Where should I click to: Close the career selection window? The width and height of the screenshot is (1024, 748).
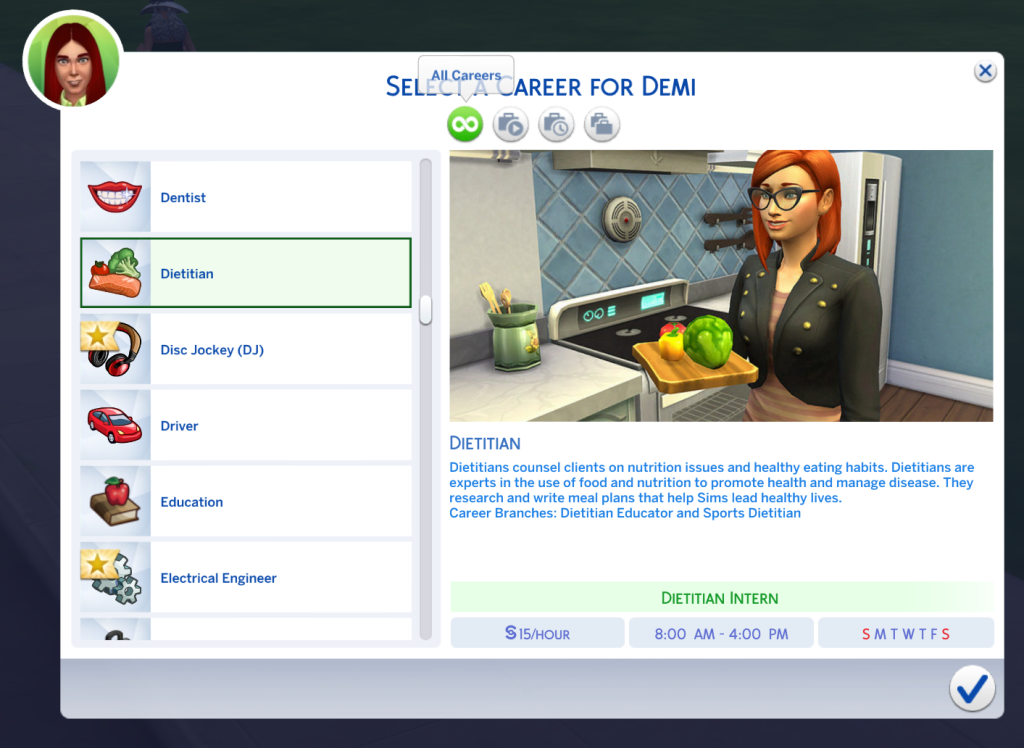(985, 71)
